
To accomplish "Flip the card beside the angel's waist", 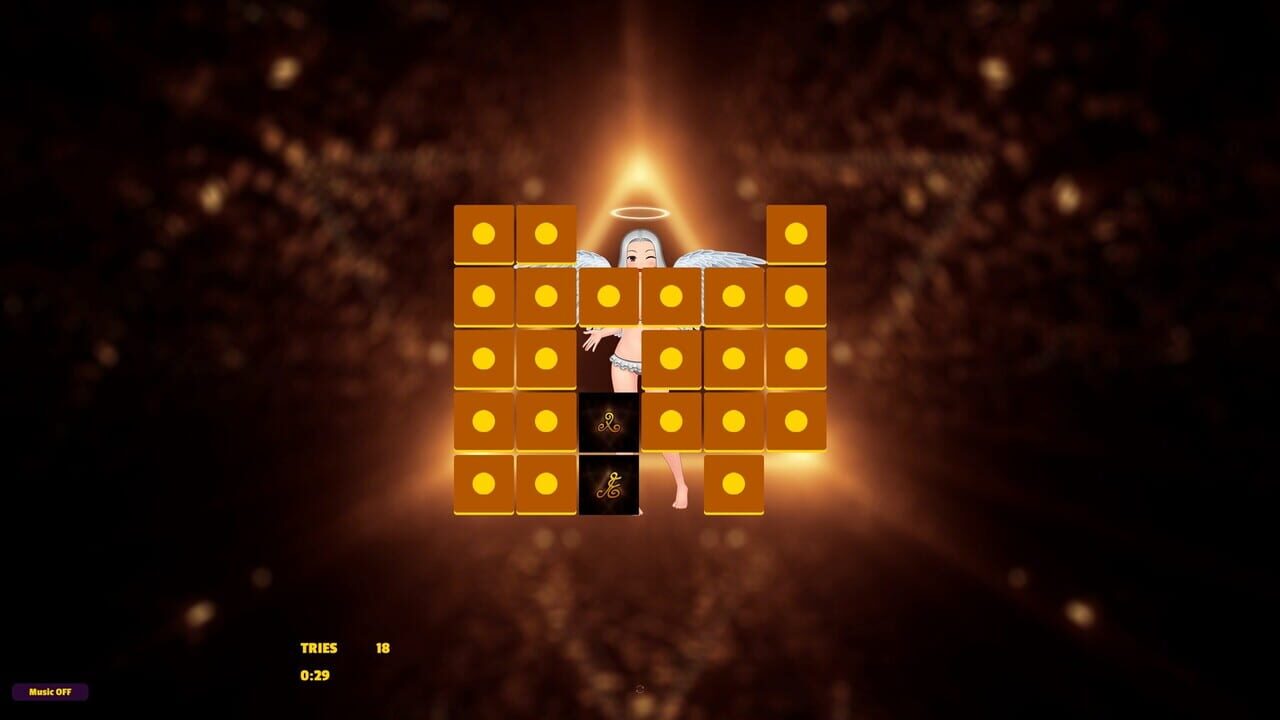I will tap(672, 360).
